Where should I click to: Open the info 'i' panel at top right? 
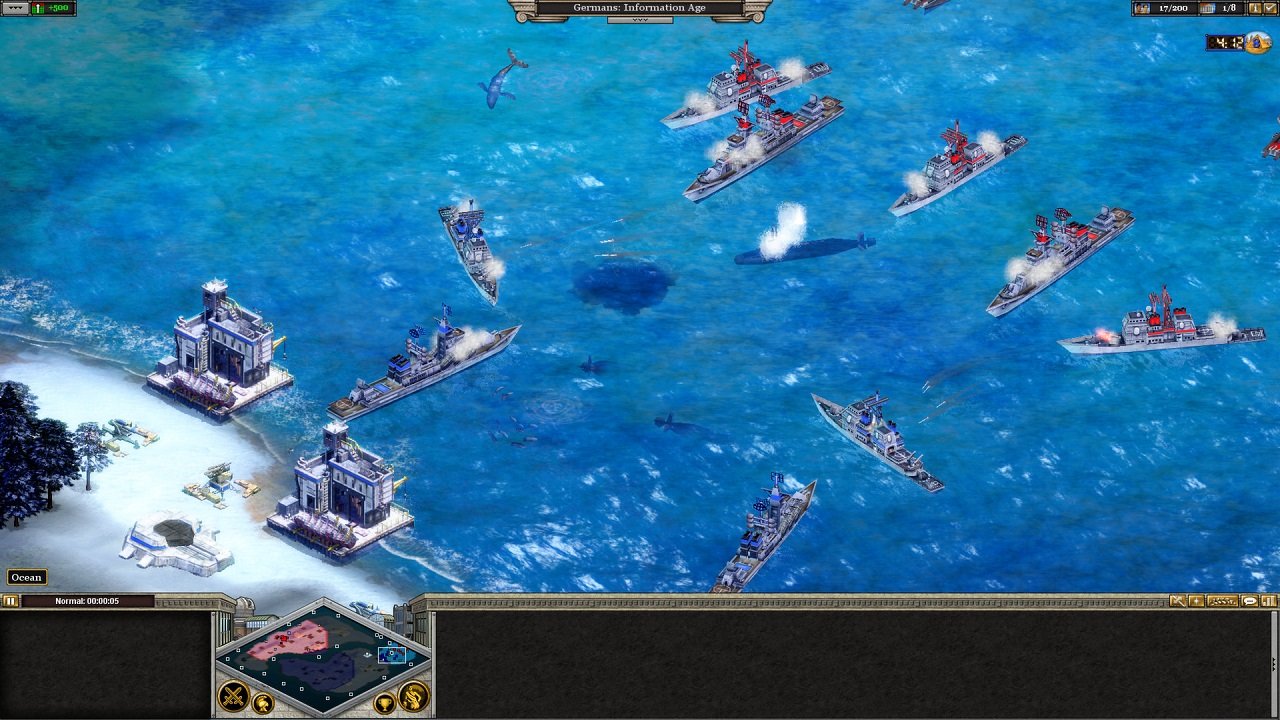(1255, 9)
